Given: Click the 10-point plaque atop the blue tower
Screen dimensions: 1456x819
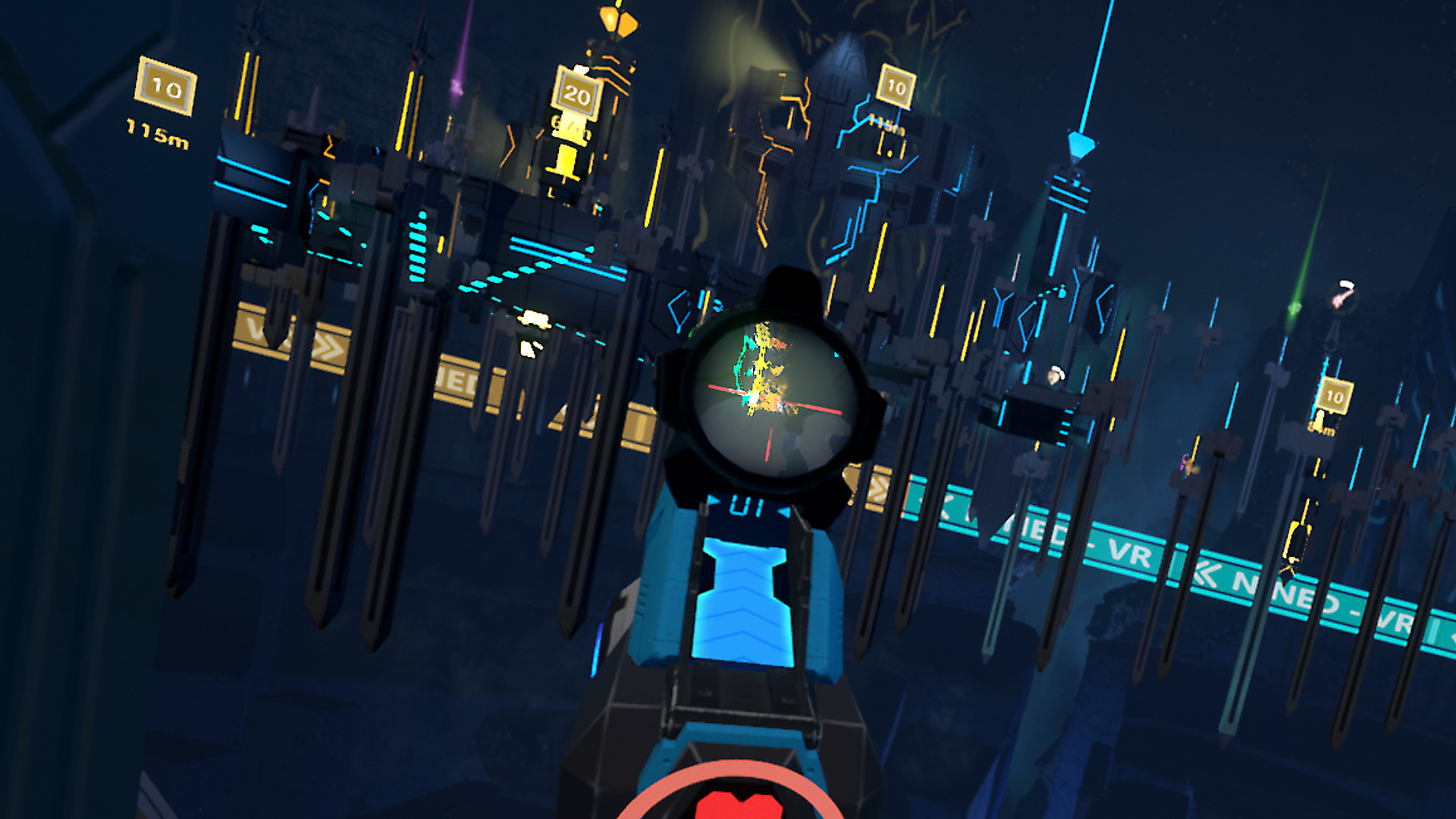Looking at the screenshot, I should [x=897, y=86].
